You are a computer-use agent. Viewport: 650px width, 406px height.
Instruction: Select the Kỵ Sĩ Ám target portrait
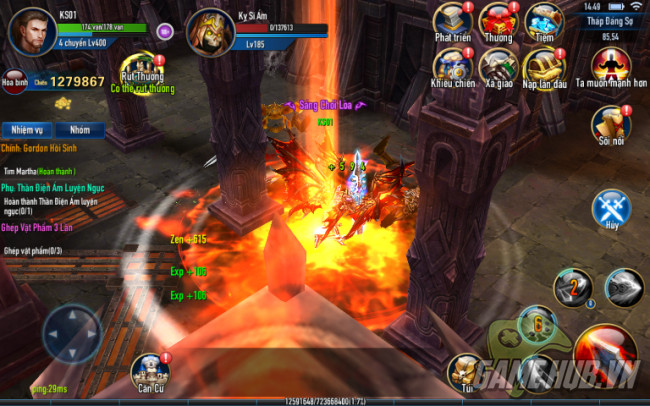coord(211,32)
